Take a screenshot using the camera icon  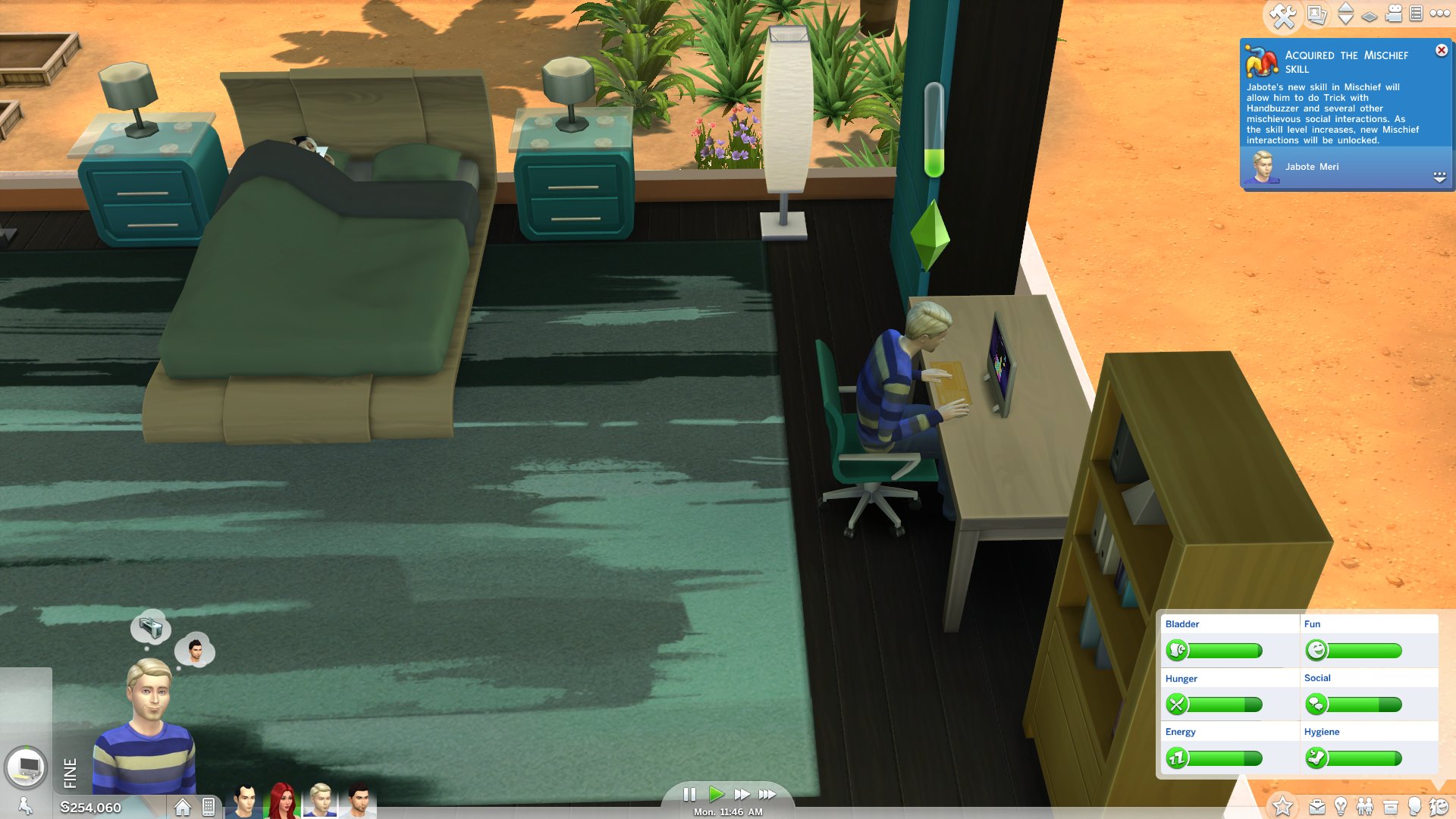[1316, 13]
